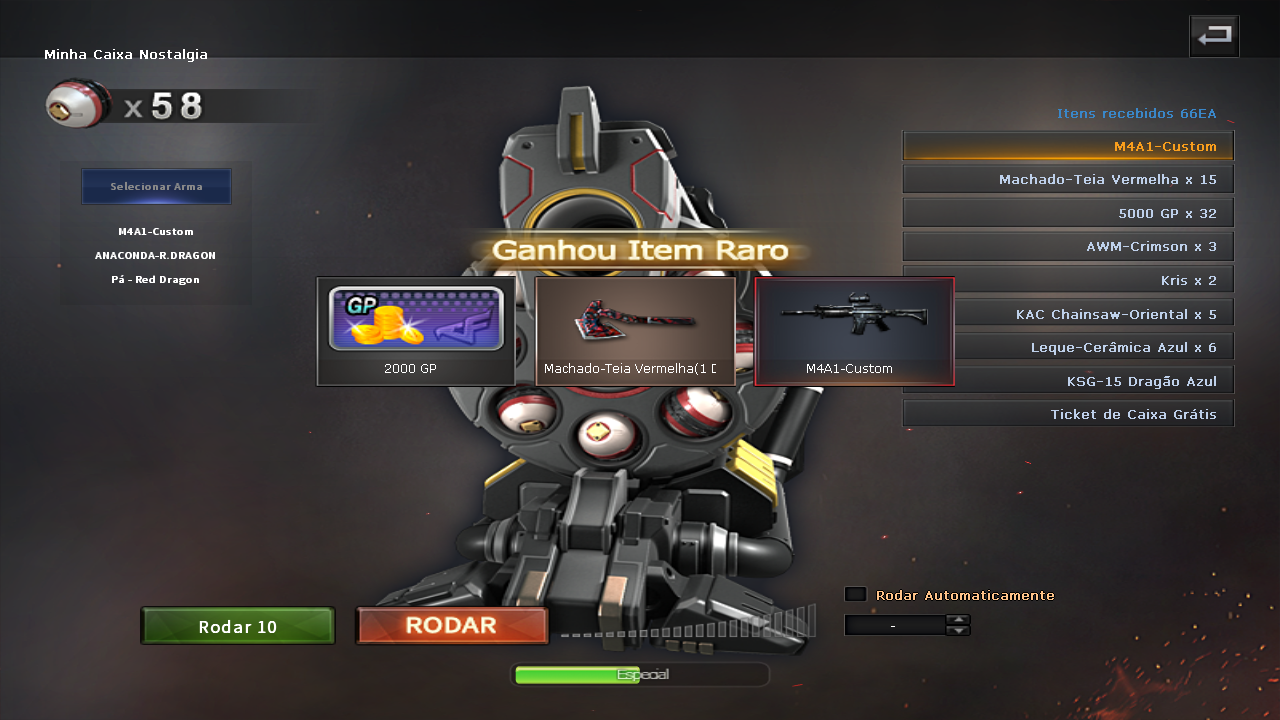Click the Selecionar Arma button

coord(156,186)
